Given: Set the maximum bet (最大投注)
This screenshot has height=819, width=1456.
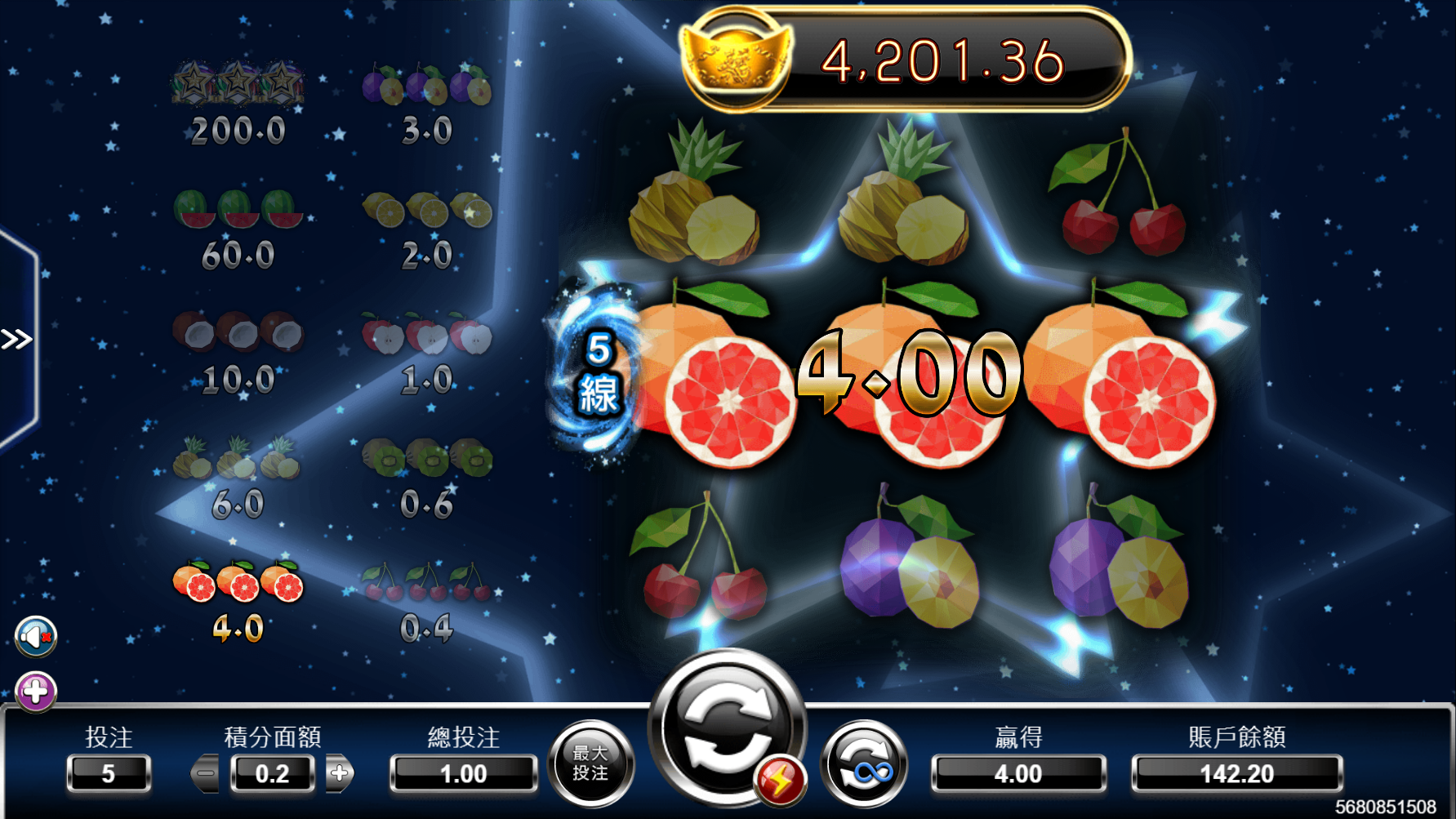Looking at the screenshot, I should click(590, 763).
